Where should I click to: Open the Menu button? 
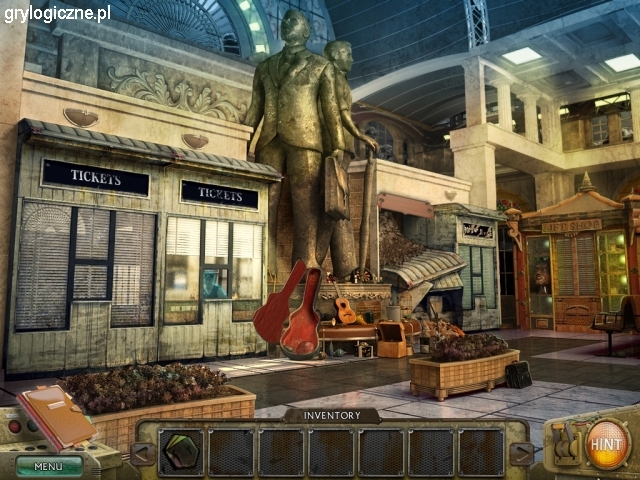coord(48,465)
